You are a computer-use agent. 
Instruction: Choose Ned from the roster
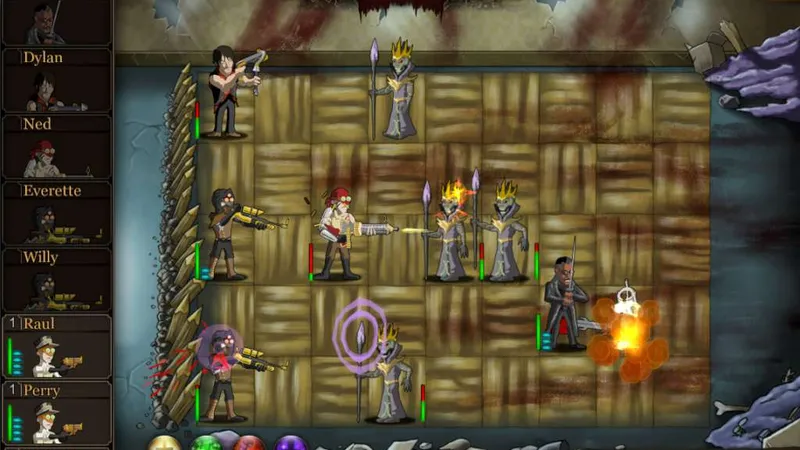(x=55, y=147)
